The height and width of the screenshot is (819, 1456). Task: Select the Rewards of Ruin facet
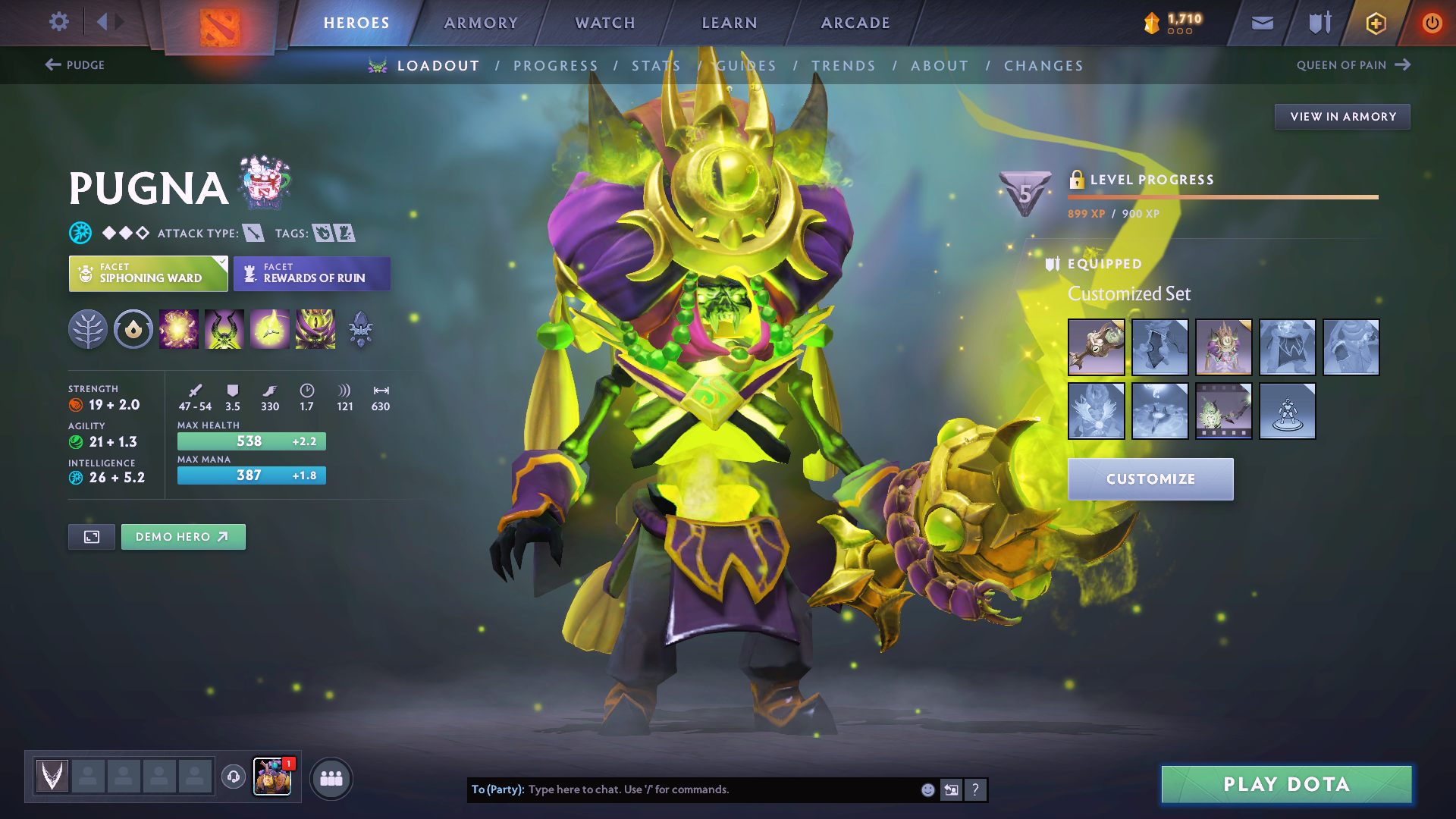[x=312, y=273]
